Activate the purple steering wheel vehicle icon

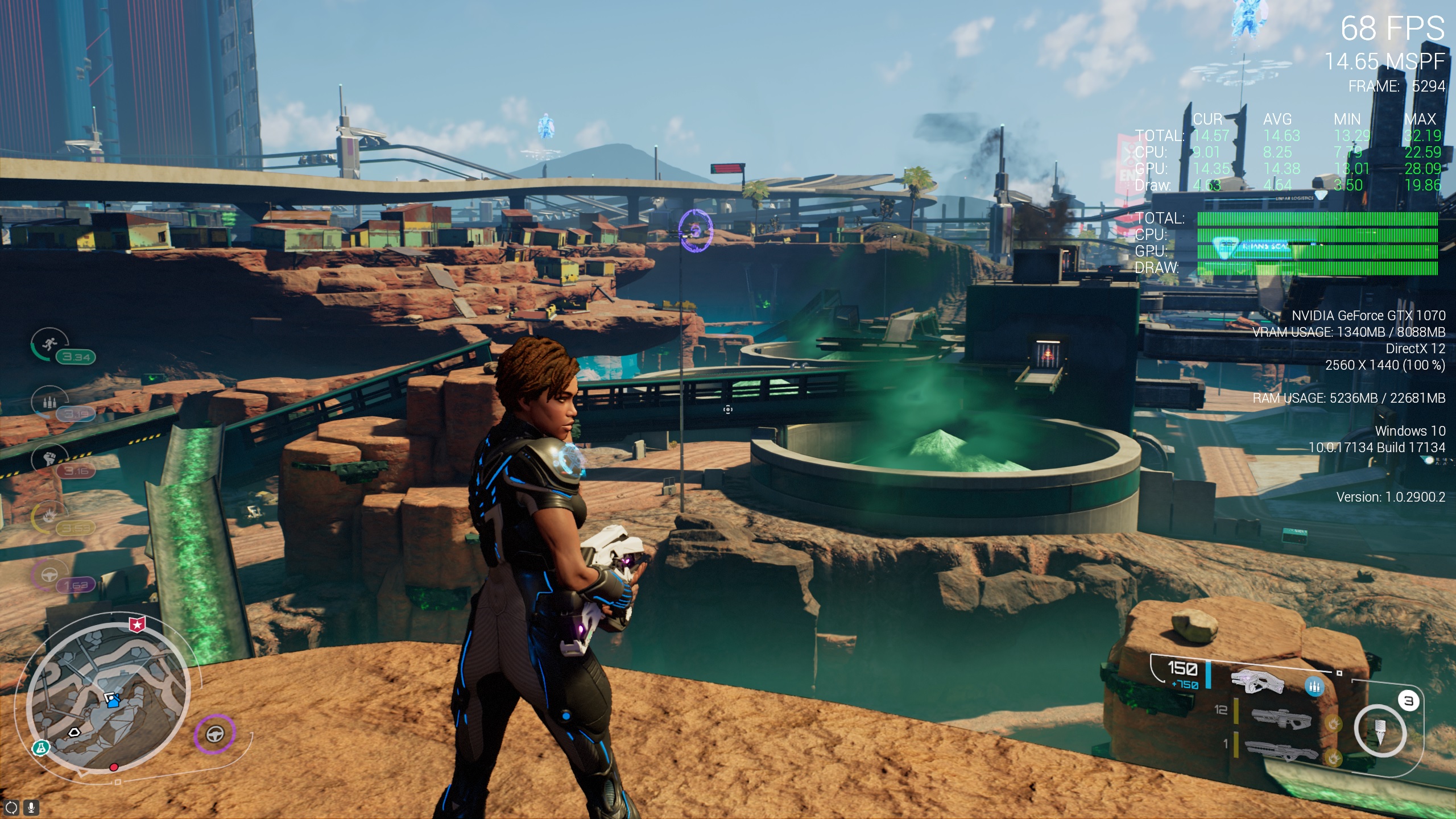(x=214, y=734)
